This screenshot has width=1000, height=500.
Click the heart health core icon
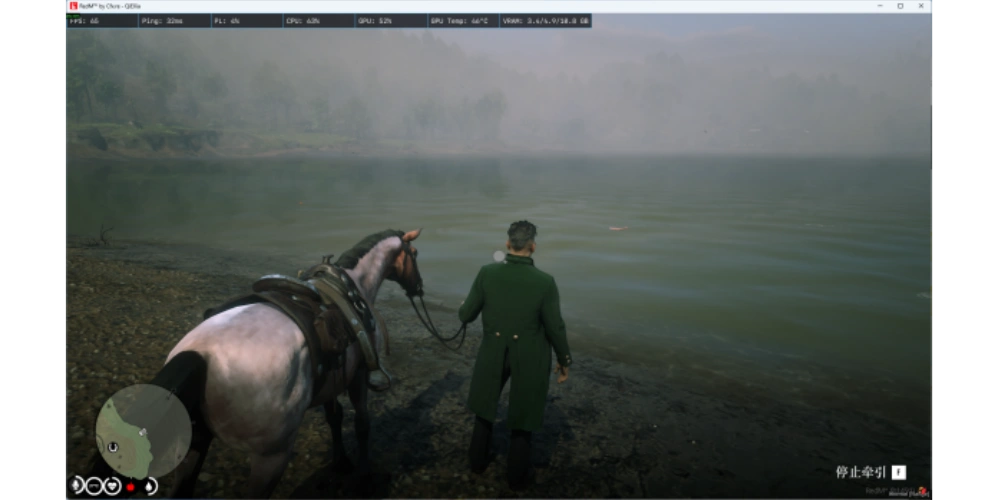coord(111,486)
